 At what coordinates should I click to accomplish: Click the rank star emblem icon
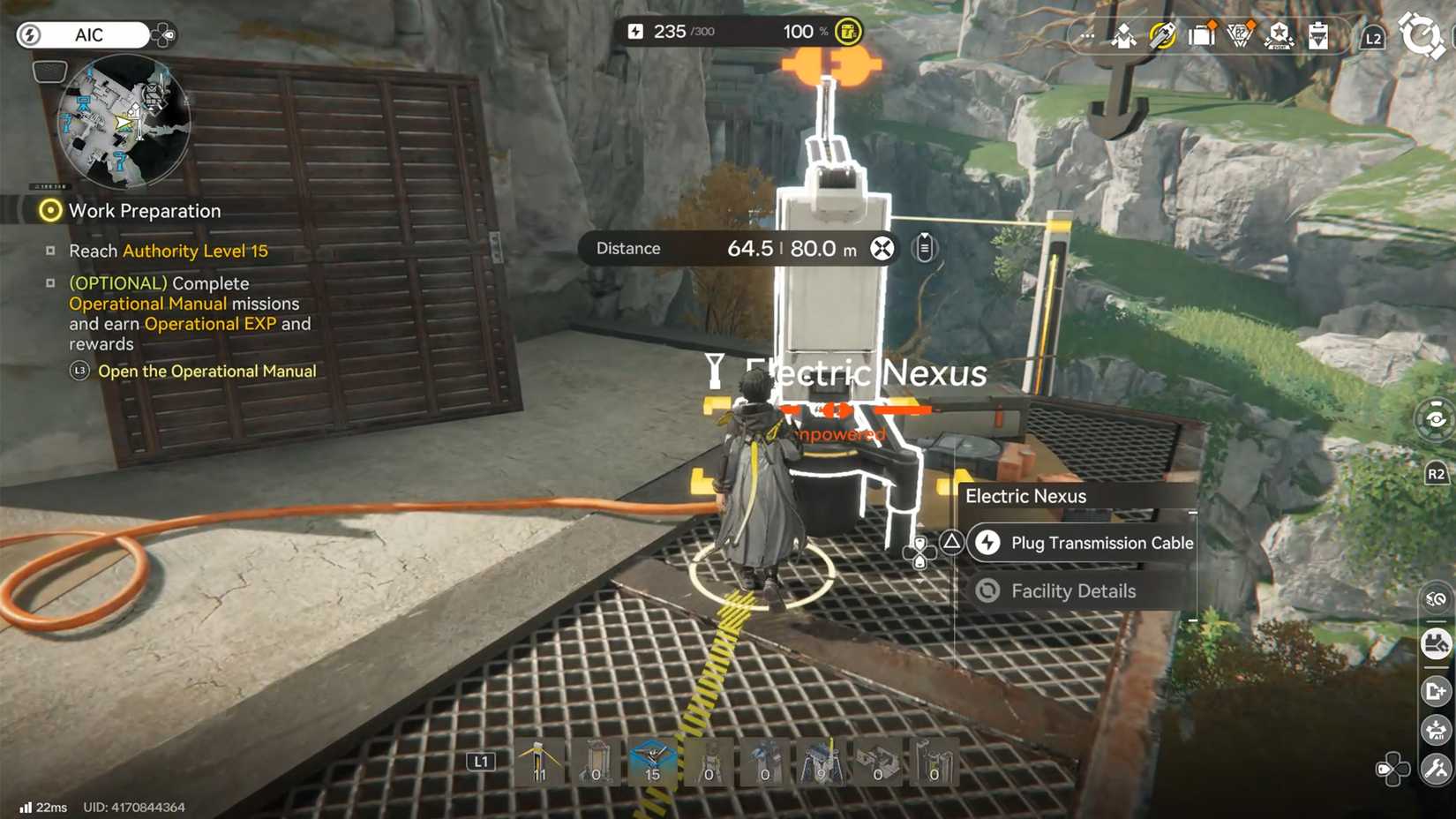click(x=1278, y=36)
